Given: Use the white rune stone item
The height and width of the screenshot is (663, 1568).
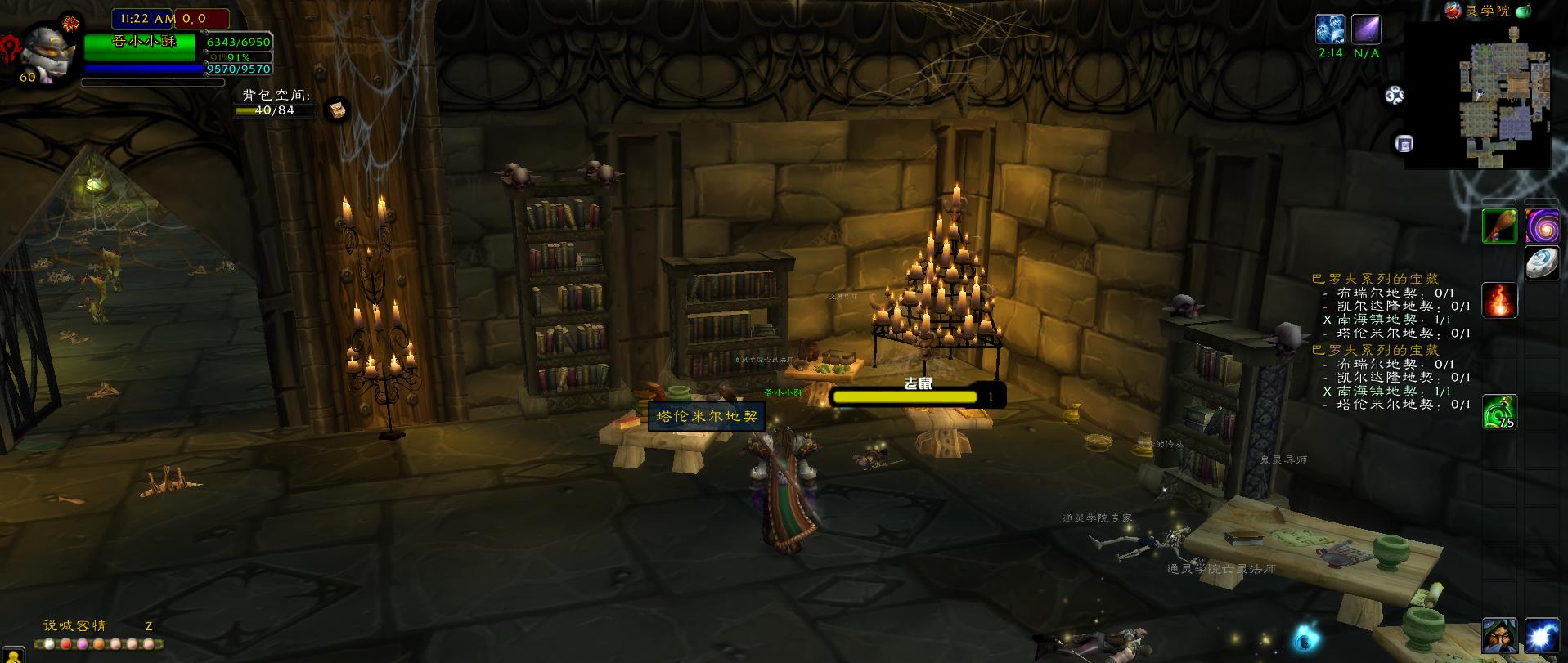Looking at the screenshot, I should coord(1542,264).
